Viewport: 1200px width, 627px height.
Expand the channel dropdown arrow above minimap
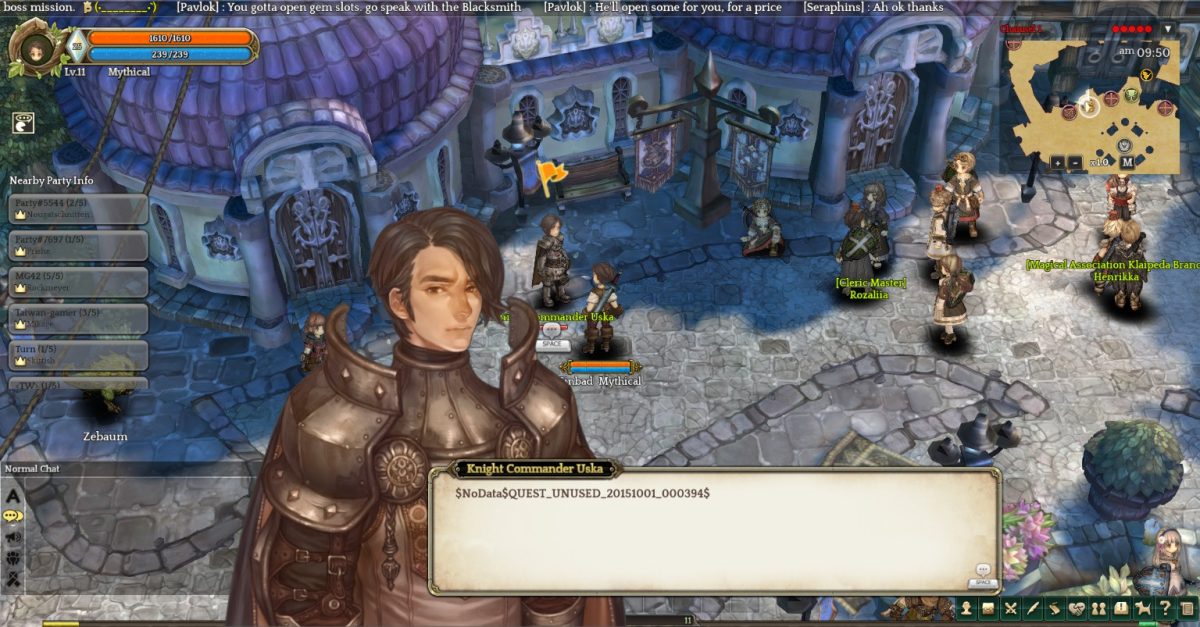1167,29
